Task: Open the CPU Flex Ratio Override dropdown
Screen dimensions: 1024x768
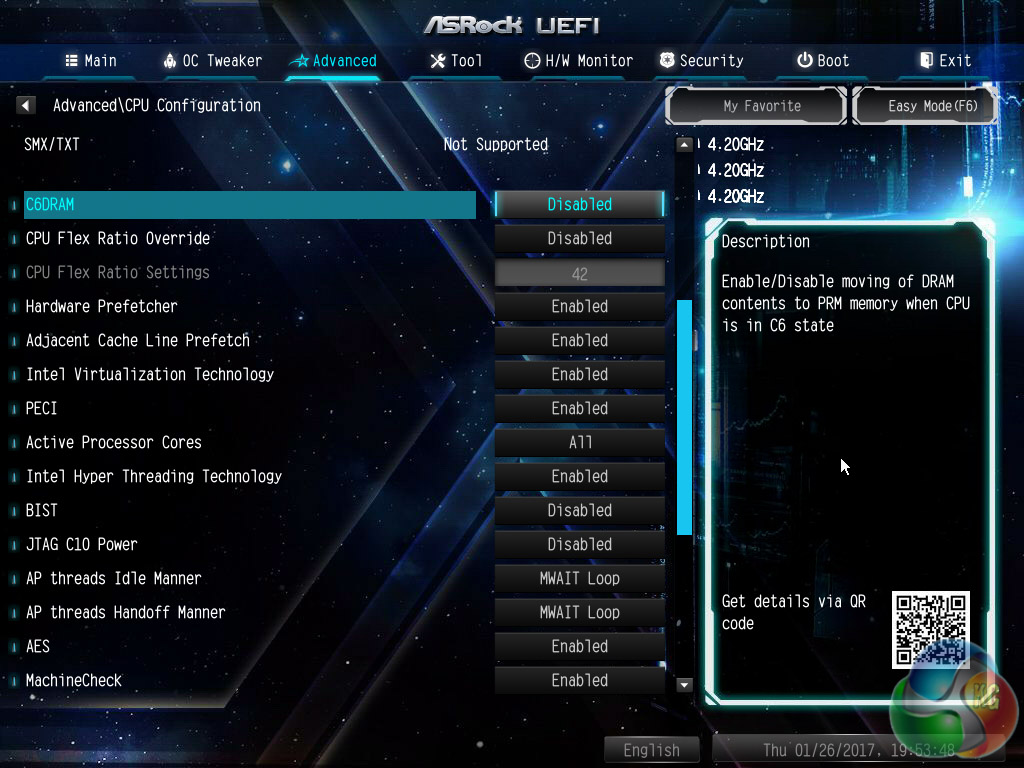Action: 579,239
